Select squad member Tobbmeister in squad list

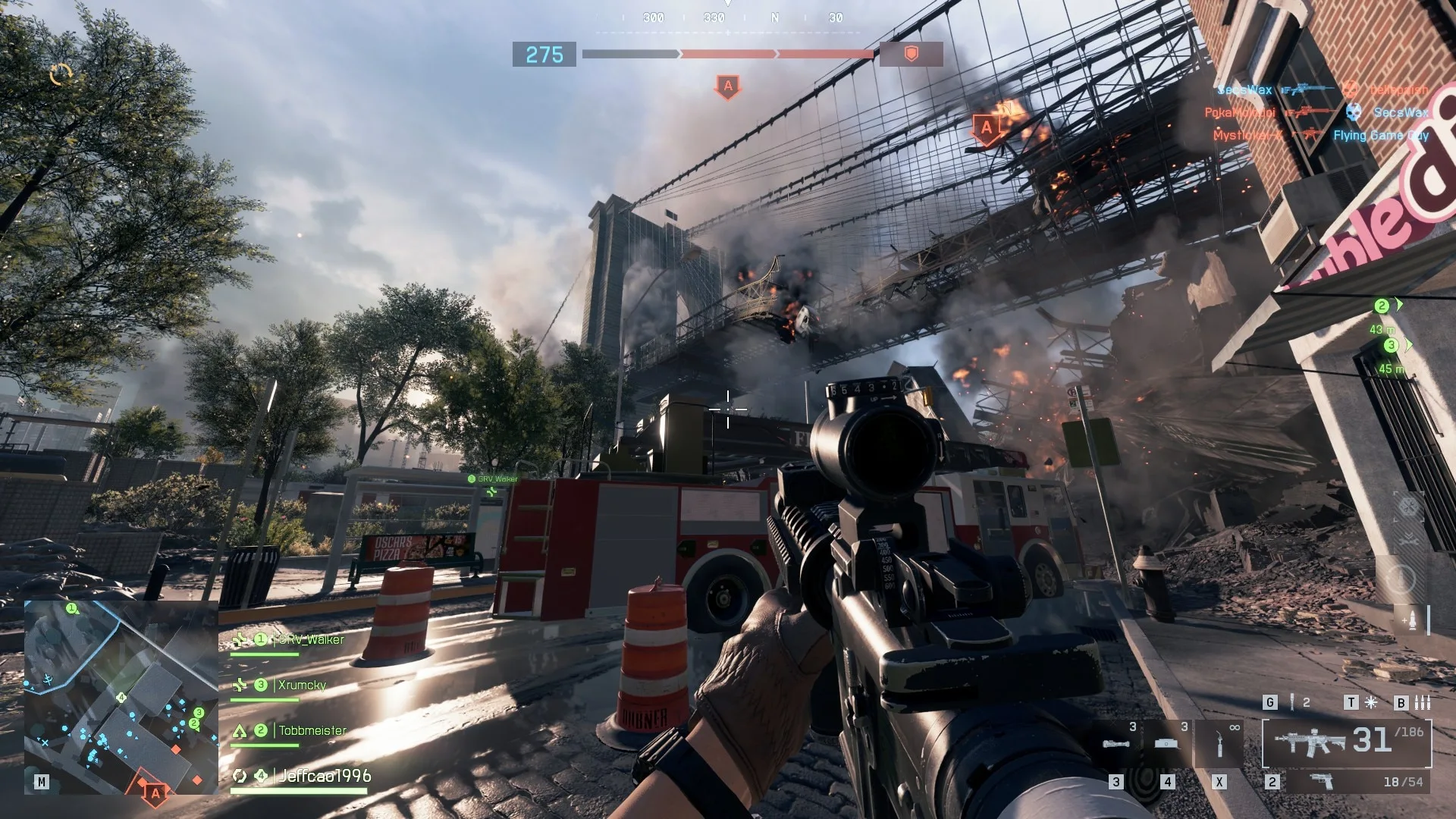[x=312, y=731]
